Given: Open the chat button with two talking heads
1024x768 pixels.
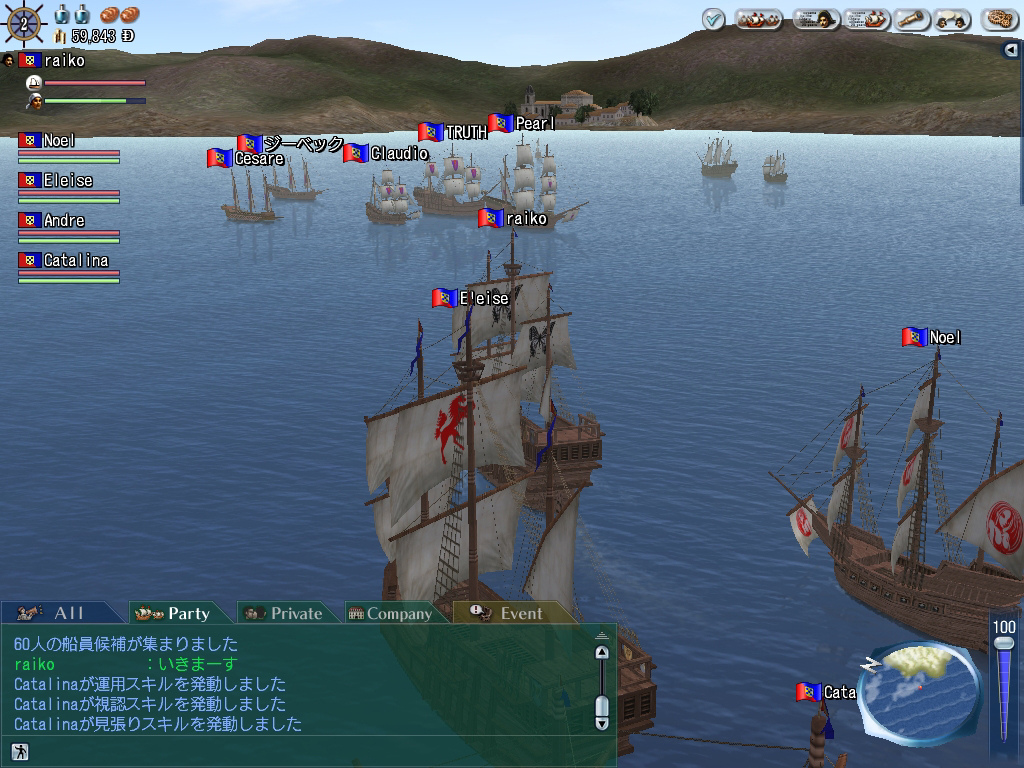Looking at the screenshot, I should (953, 19).
